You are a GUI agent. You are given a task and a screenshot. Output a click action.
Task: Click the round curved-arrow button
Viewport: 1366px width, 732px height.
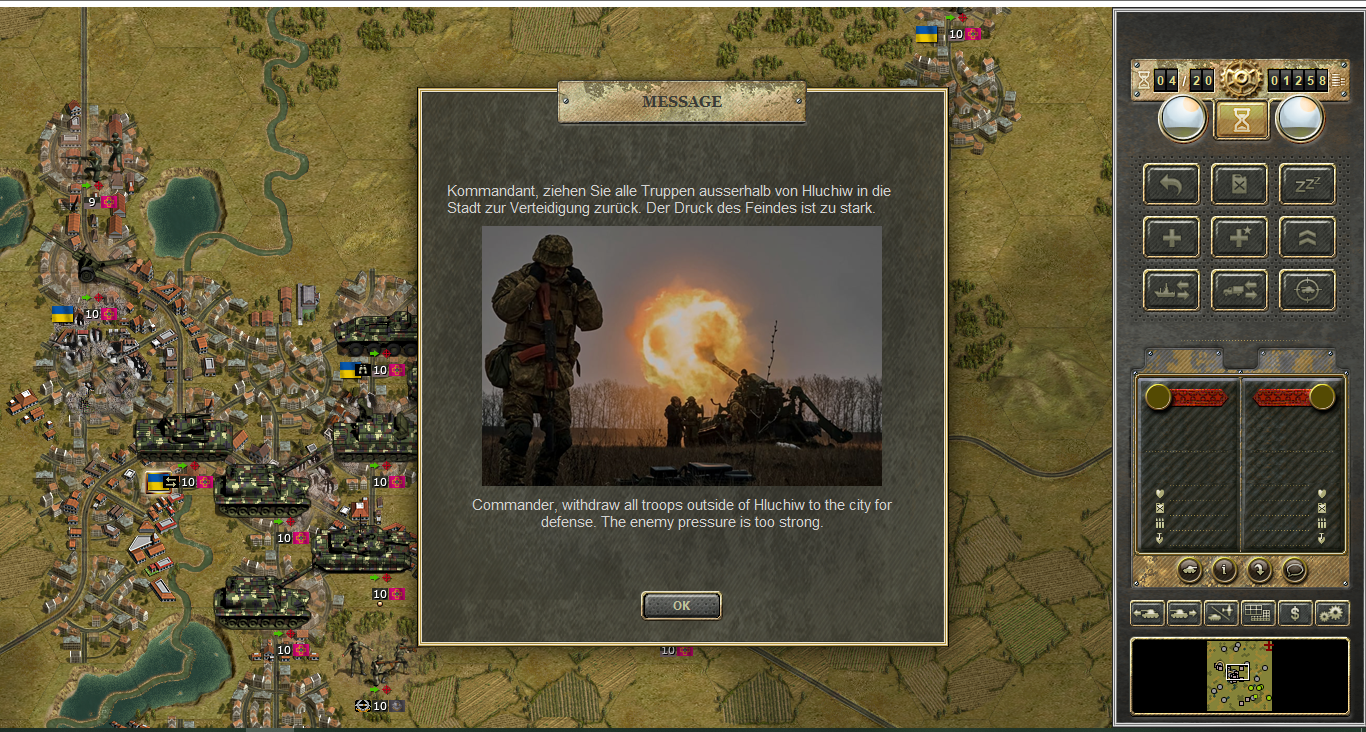(1259, 570)
